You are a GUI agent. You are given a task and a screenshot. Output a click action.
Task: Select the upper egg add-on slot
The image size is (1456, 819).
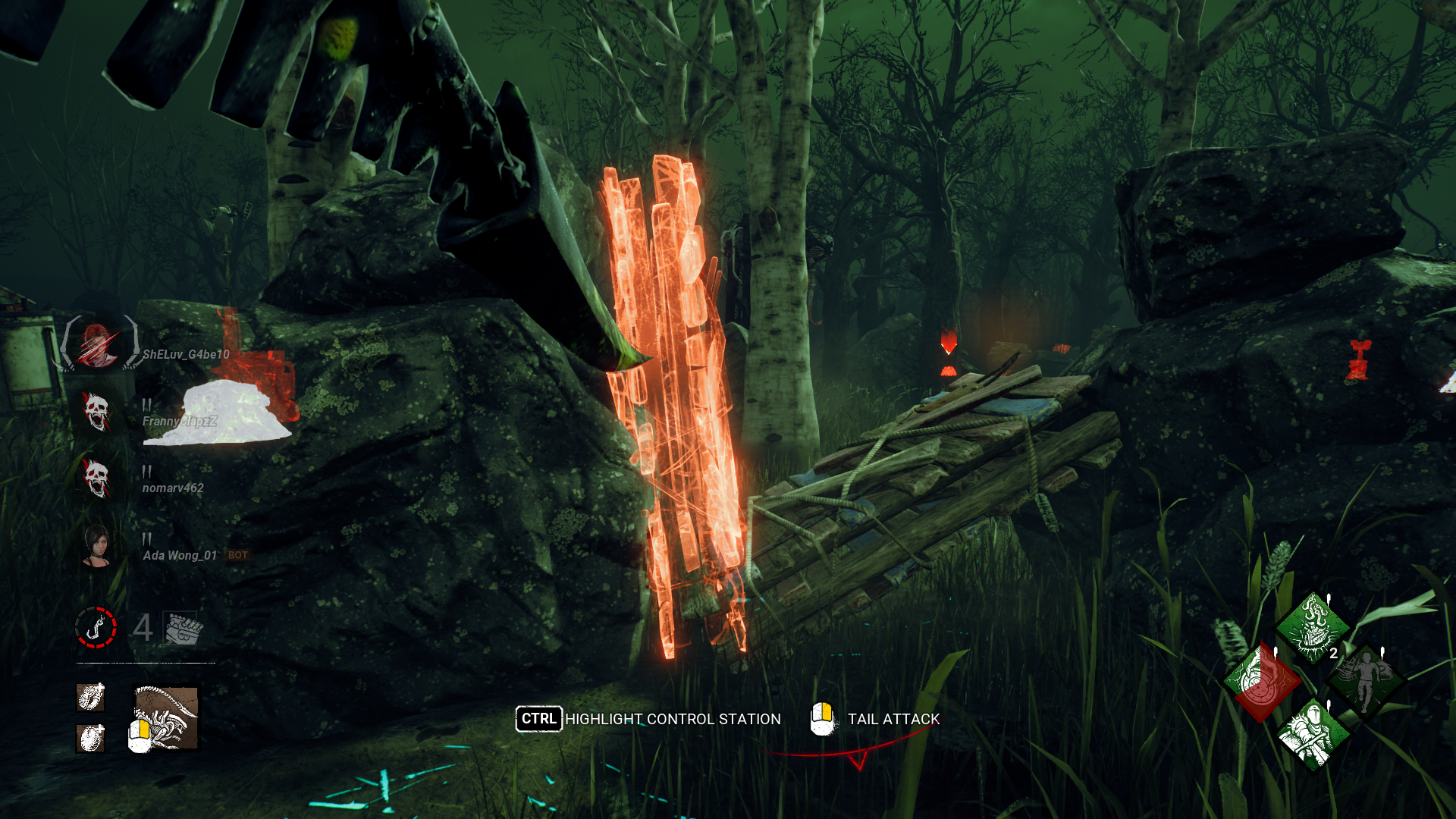[x=90, y=697]
